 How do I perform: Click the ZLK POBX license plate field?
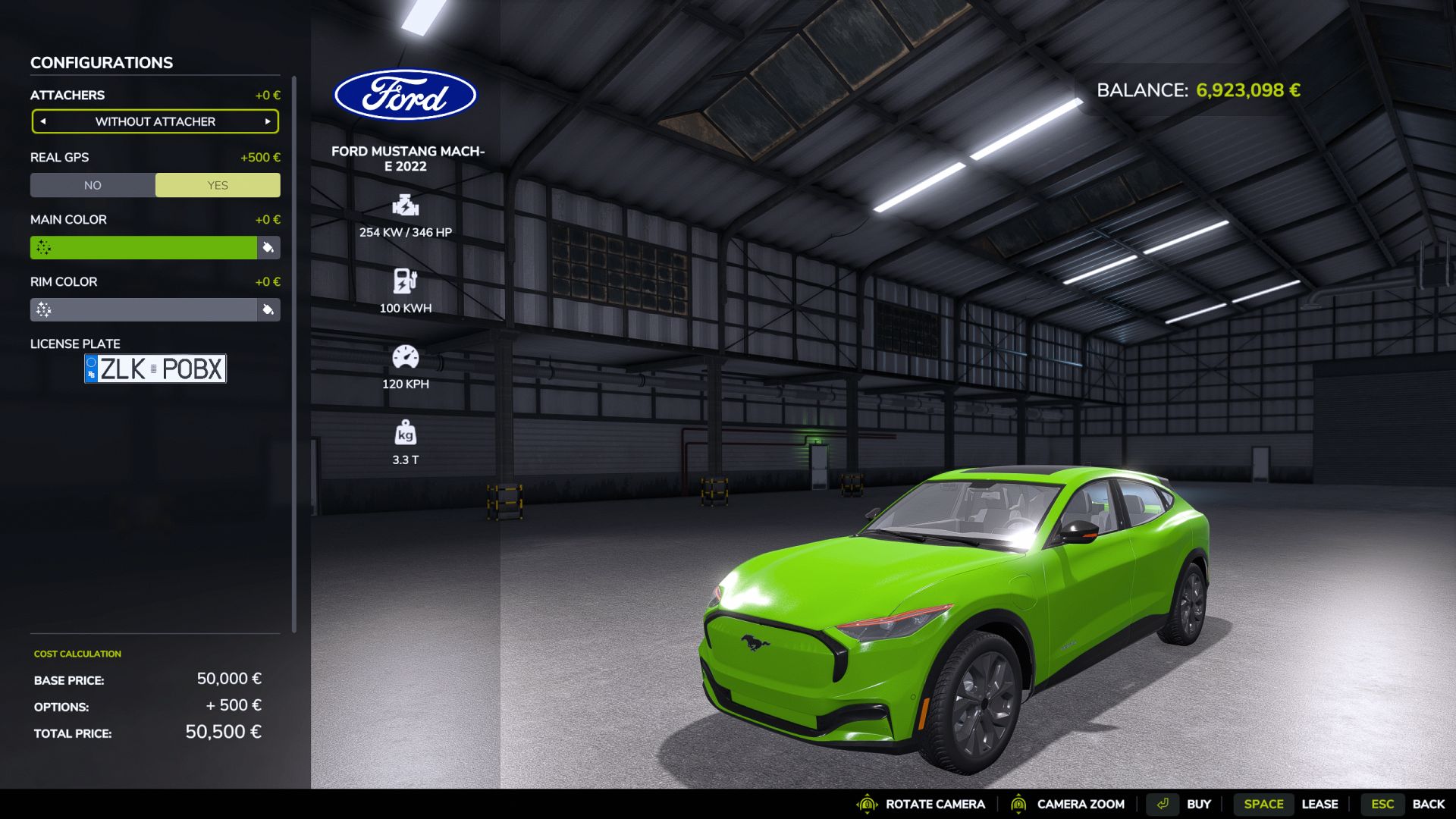point(155,369)
